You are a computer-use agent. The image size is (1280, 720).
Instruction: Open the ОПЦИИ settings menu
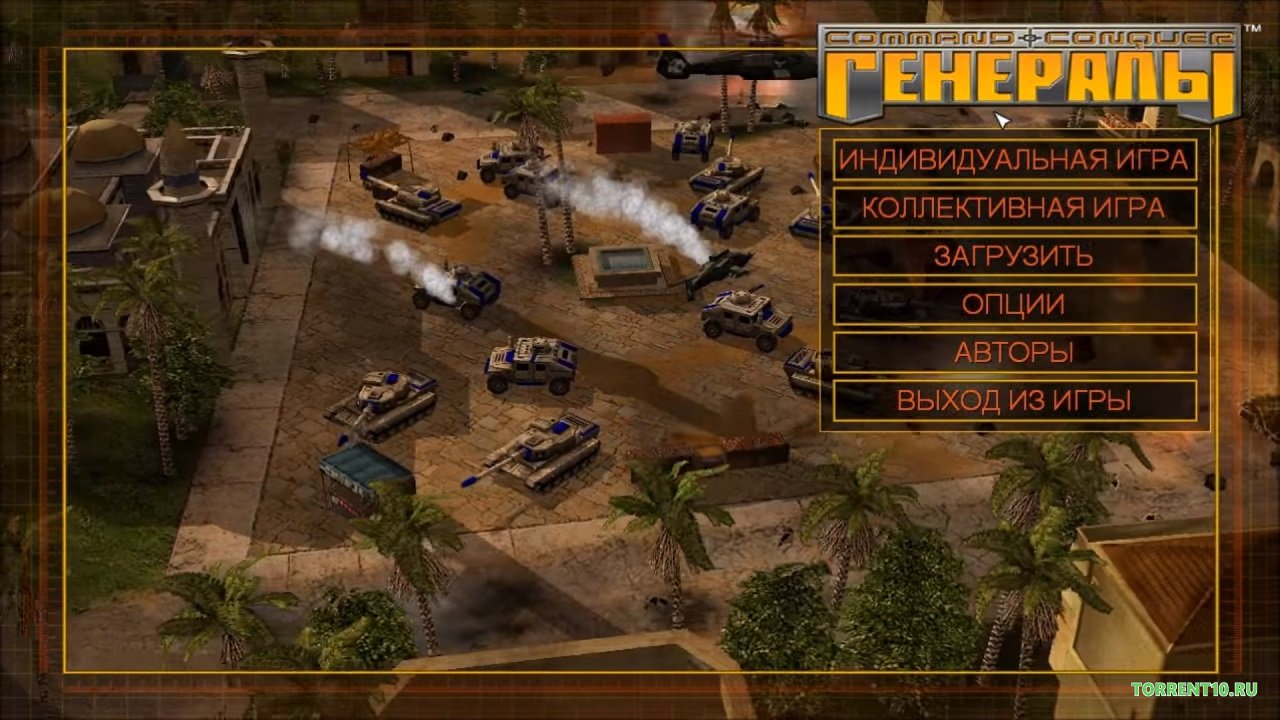1014,304
